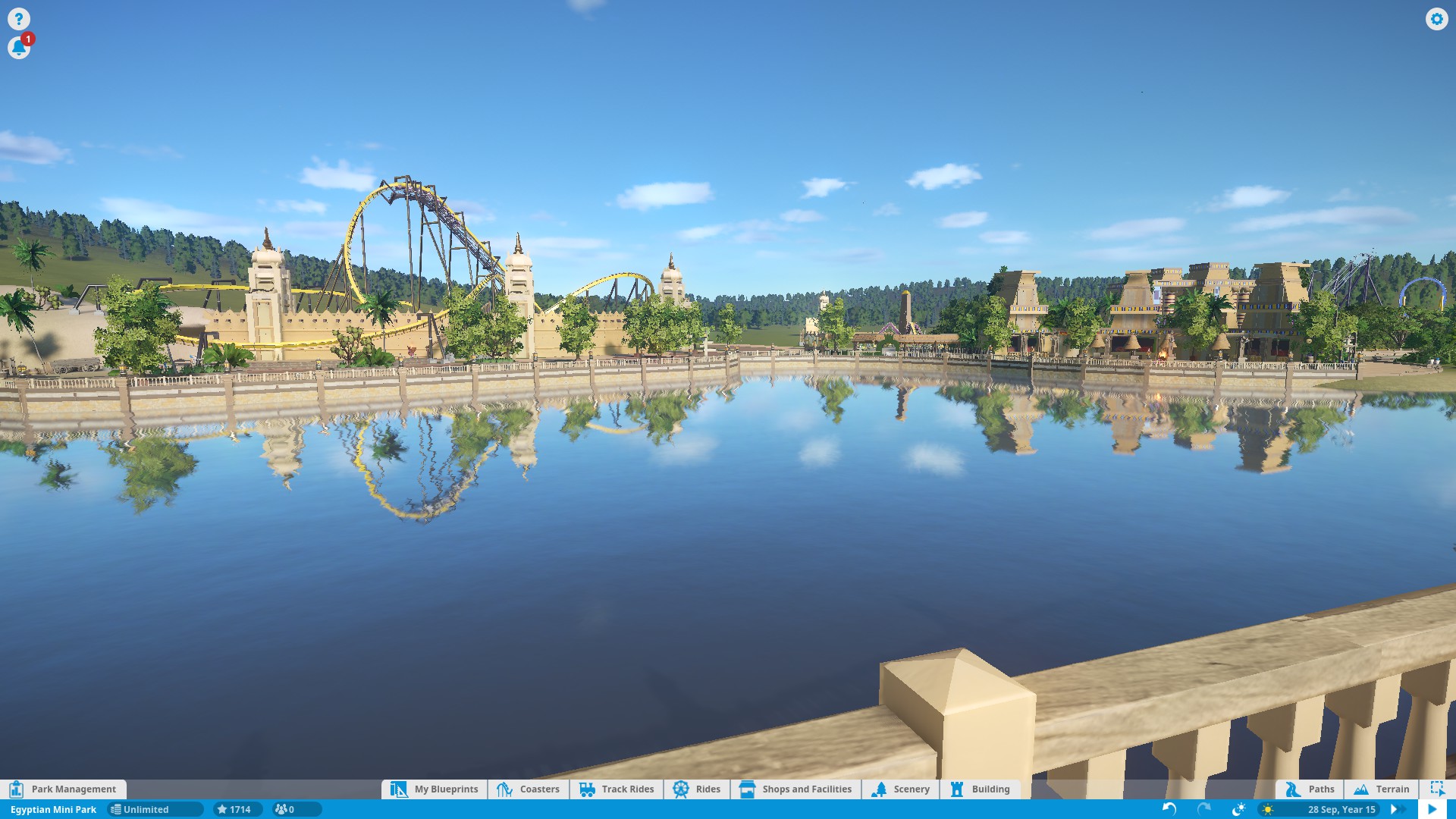Open the settings gear menu

(x=1436, y=19)
